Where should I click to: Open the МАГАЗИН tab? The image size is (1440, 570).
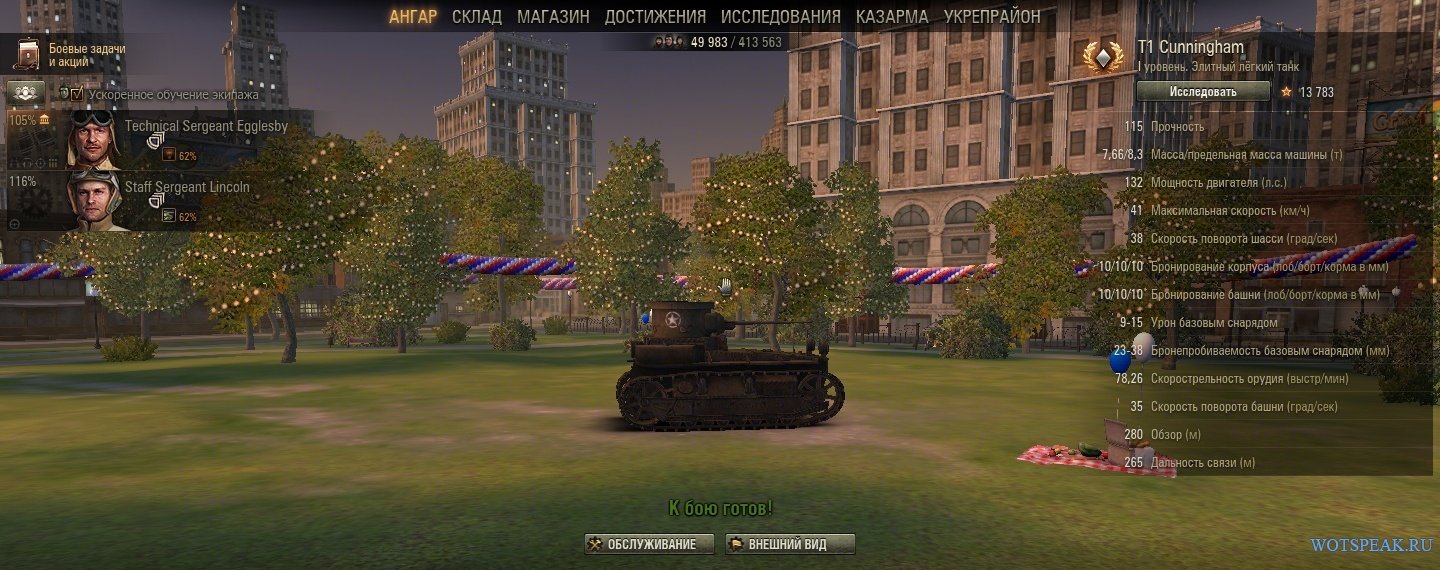[x=553, y=16]
